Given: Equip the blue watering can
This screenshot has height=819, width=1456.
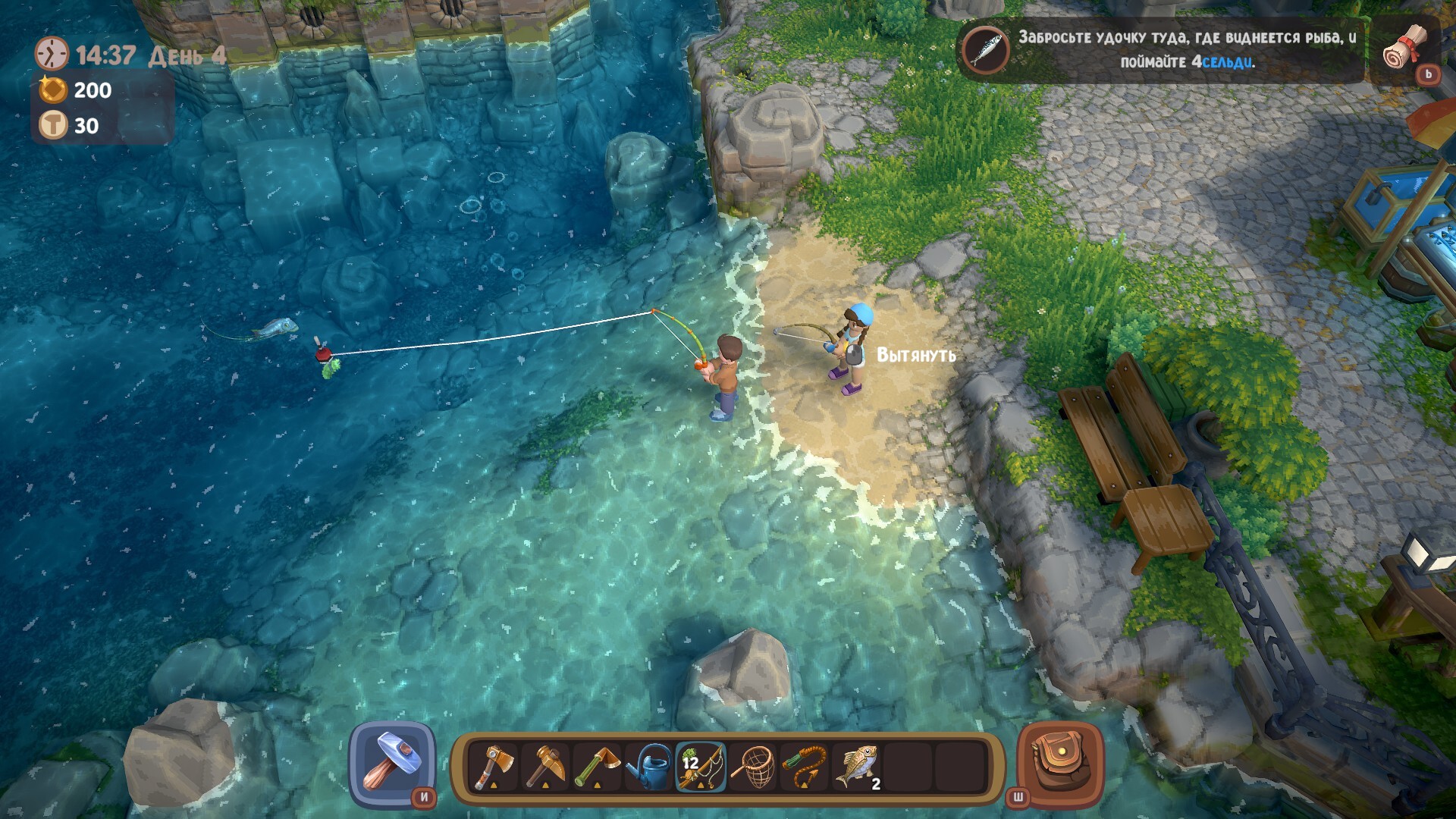Looking at the screenshot, I should (649, 767).
